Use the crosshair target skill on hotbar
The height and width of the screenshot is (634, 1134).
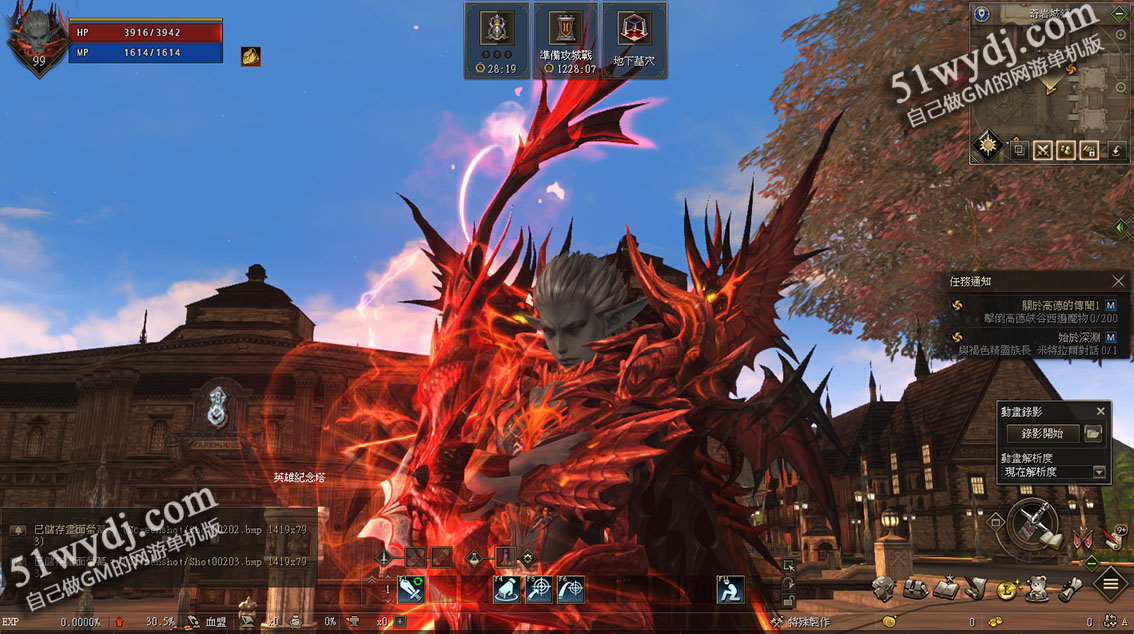click(539, 590)
